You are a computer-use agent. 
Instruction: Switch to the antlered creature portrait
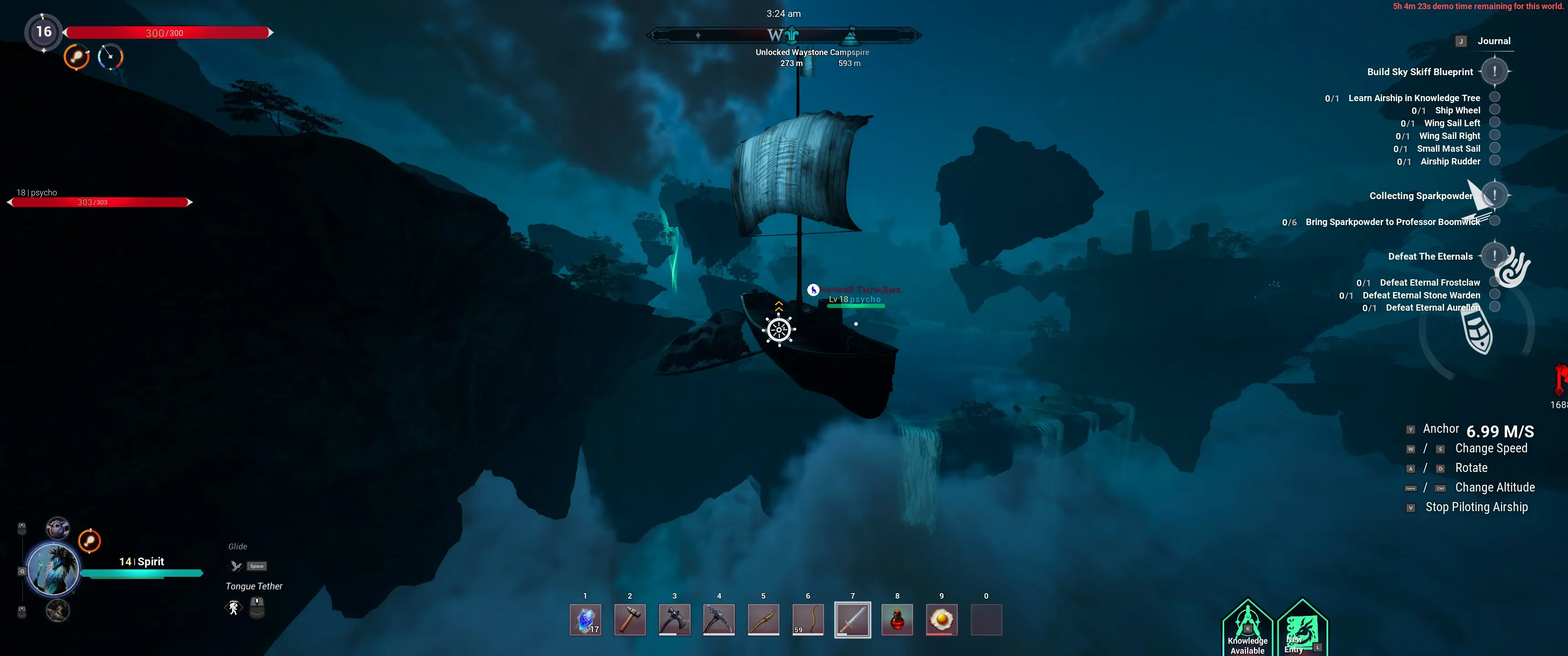pos(58,610)
